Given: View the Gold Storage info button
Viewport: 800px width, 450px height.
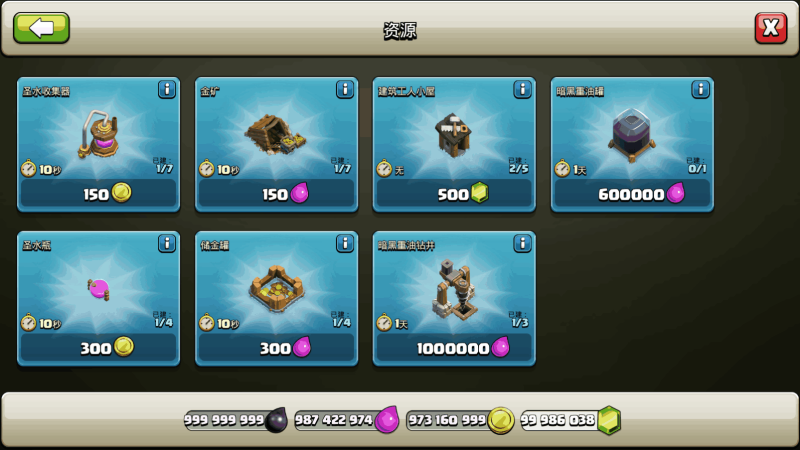Looking at the screenshot, I should 345,243.
